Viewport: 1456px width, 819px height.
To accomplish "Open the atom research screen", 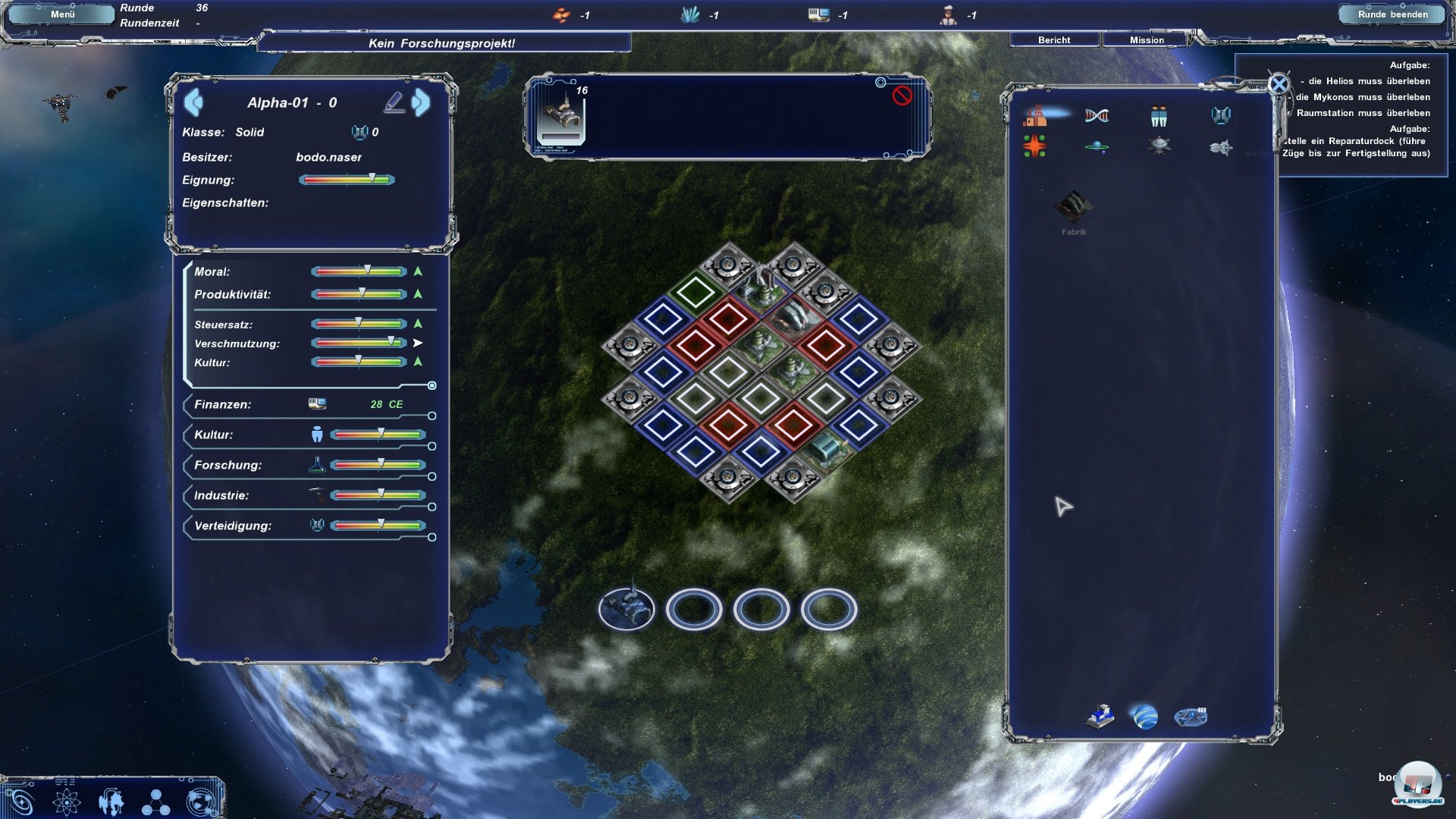I will (67, 802).
